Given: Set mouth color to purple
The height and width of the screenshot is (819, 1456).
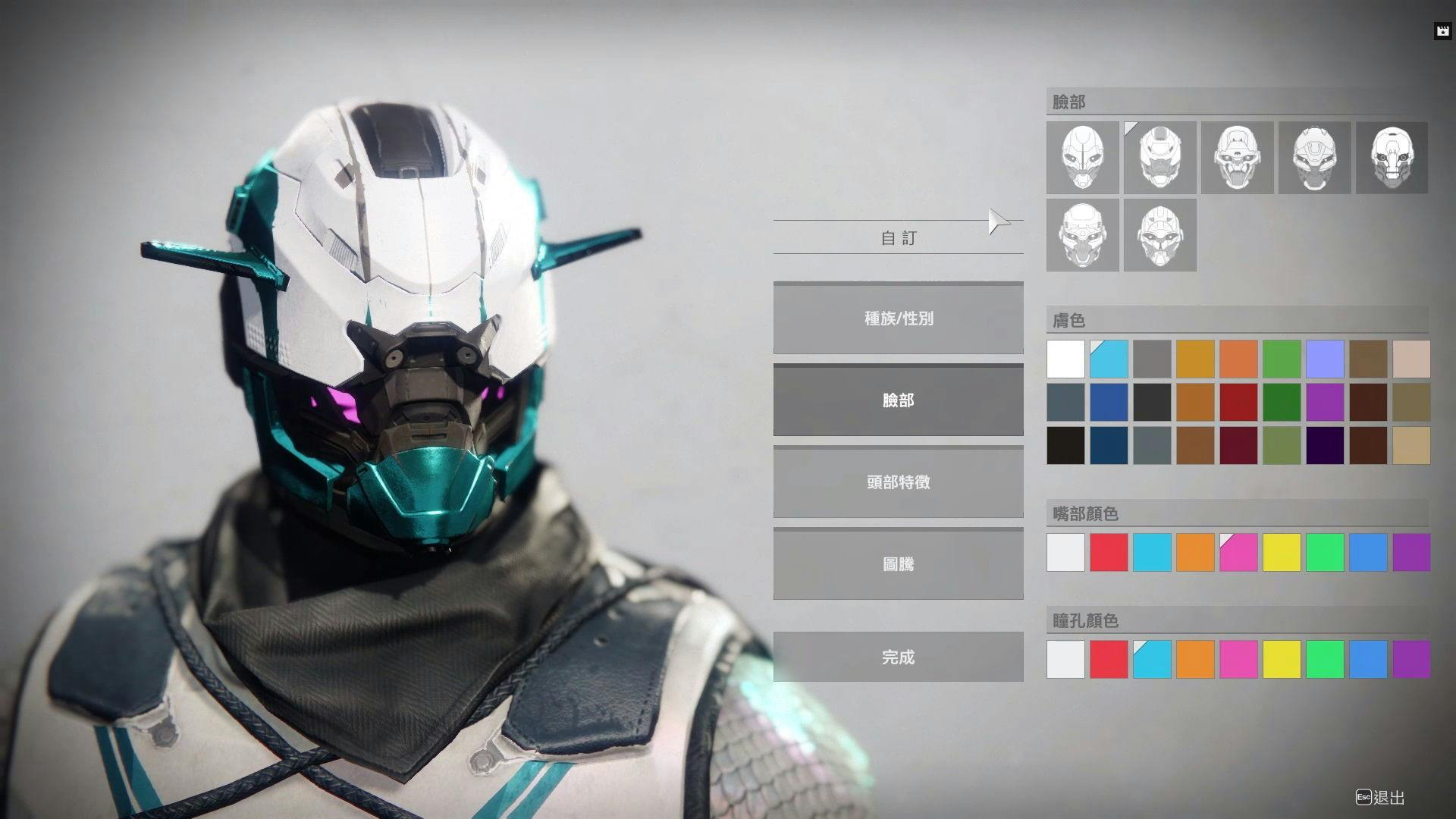Looking at the screenshot, I should point(1411,552).
